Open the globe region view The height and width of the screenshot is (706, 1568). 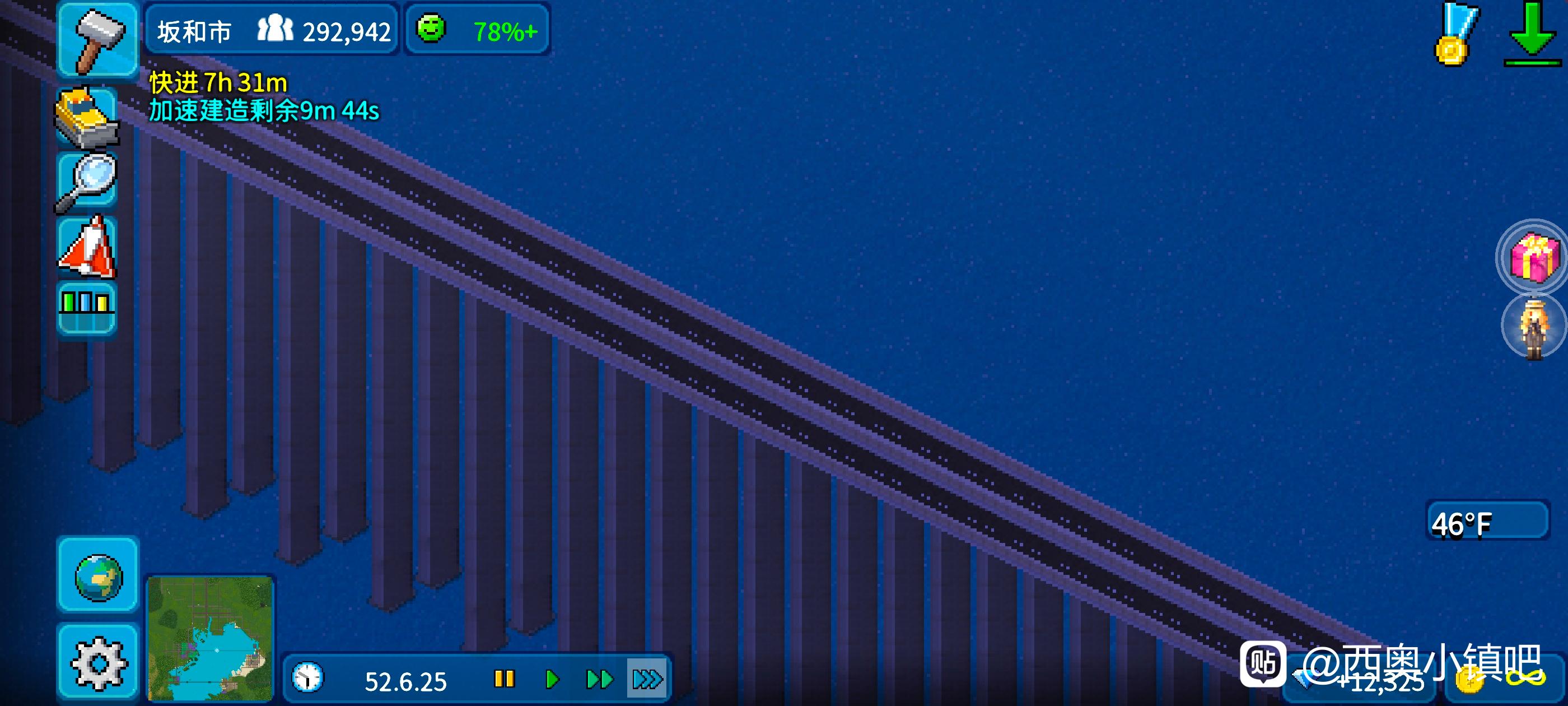98,575
